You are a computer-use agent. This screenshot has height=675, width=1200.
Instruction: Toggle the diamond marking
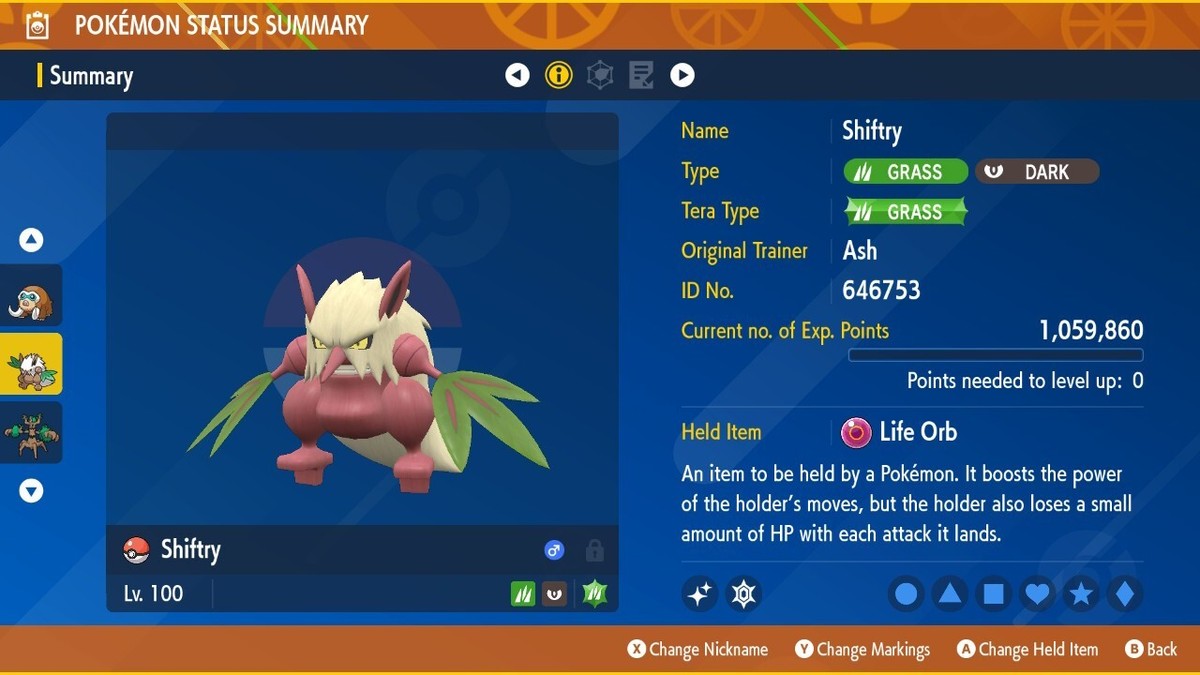click(x=1125, y=594)
